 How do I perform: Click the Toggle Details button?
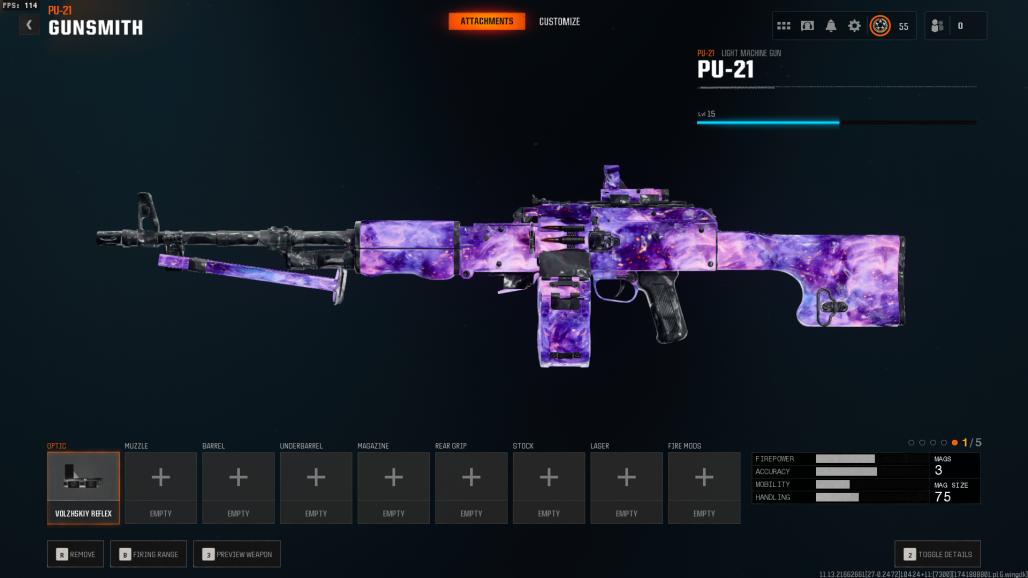(937, 554)
